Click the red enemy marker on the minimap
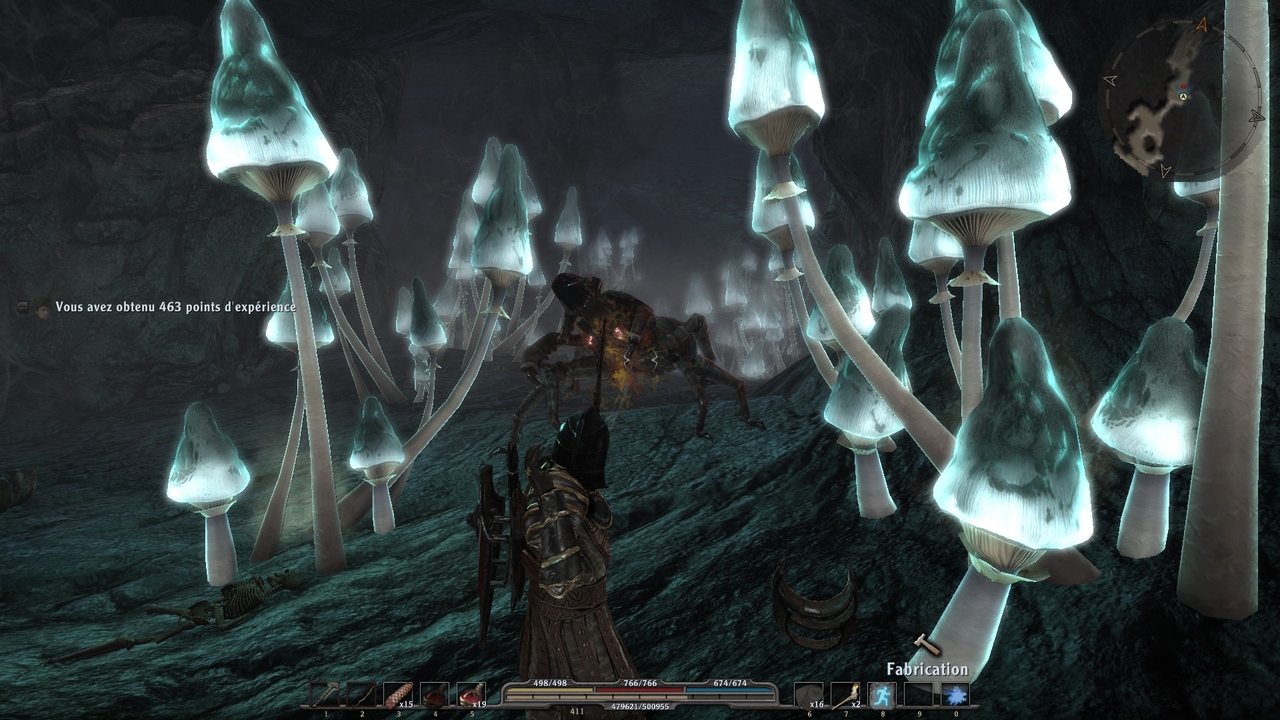The height and width of the screenshot is (720, 1280). [1182, 86]
